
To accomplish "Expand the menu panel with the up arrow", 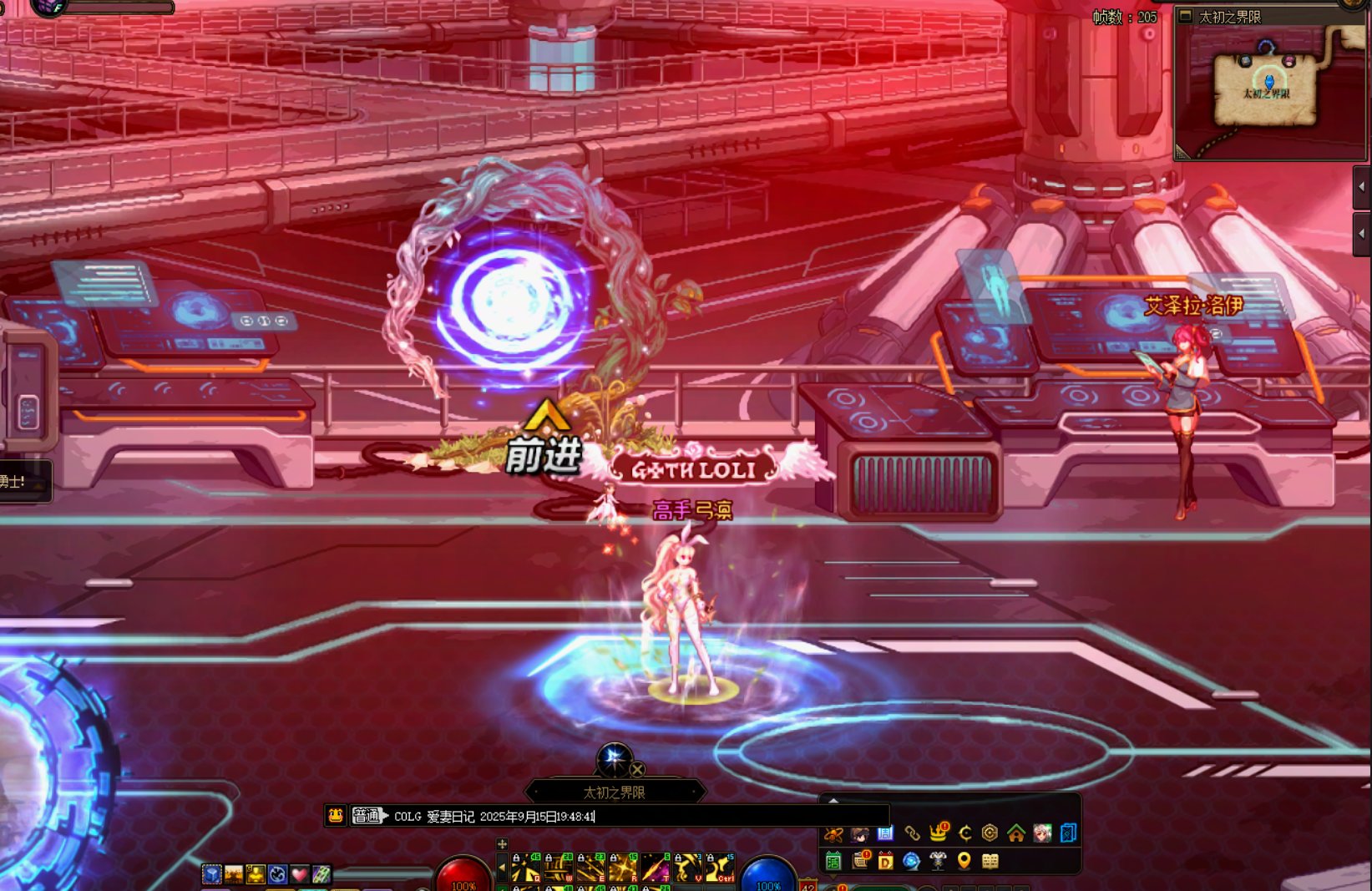I will 833,801.
